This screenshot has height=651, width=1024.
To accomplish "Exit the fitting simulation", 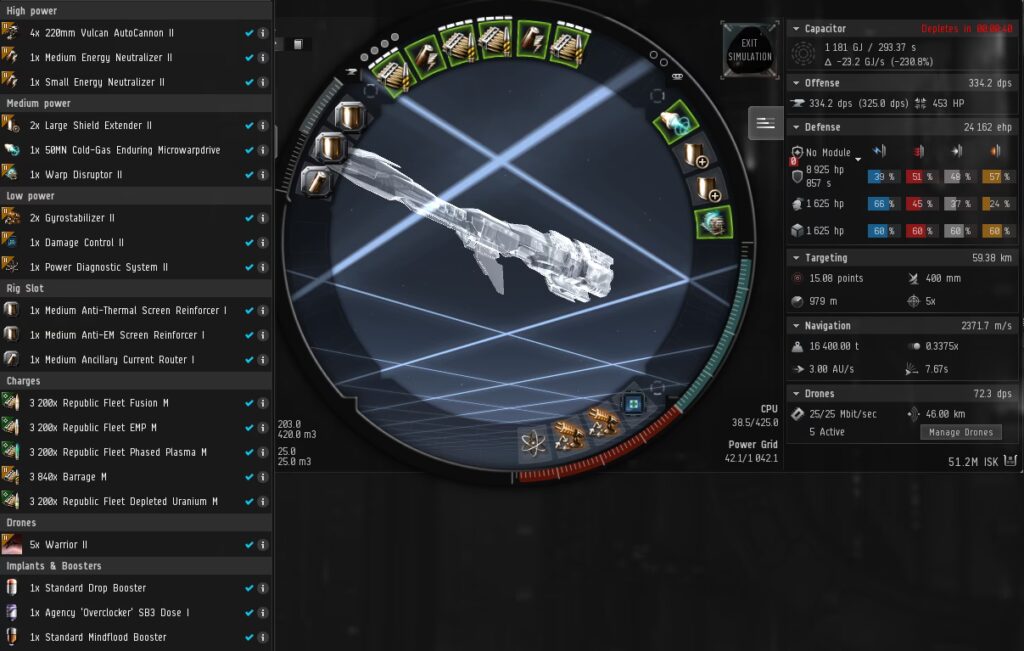I will pos(749,50).
